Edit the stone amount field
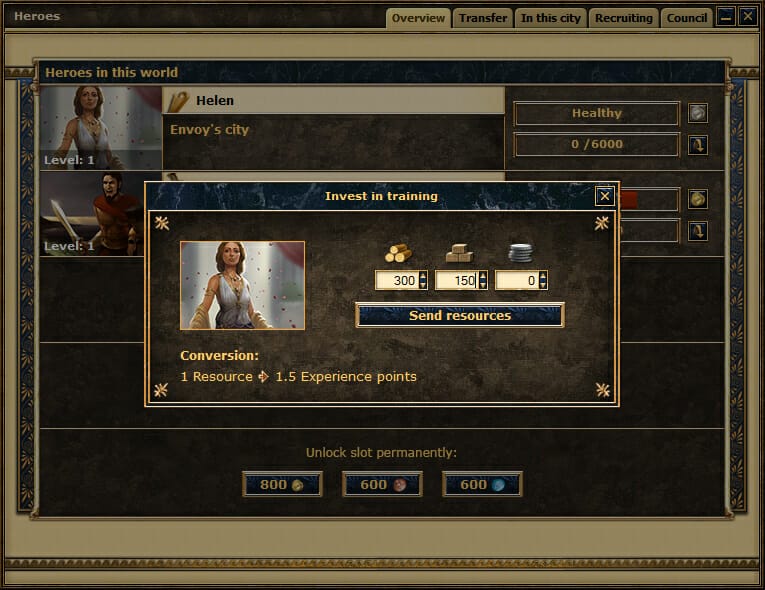The image size is (765, 590). 456,281
